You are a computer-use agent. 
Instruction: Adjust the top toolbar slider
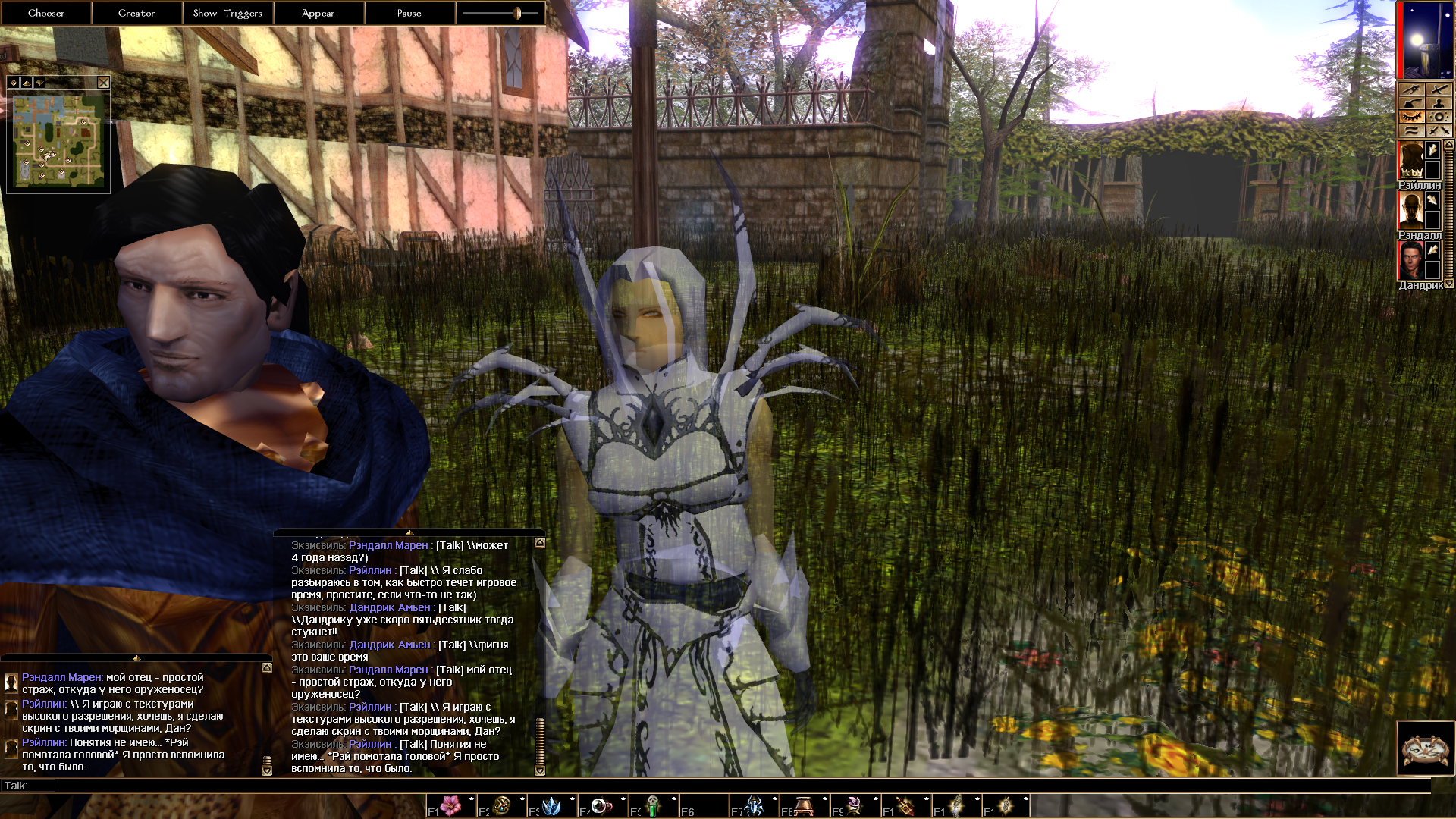coord(517,13)
